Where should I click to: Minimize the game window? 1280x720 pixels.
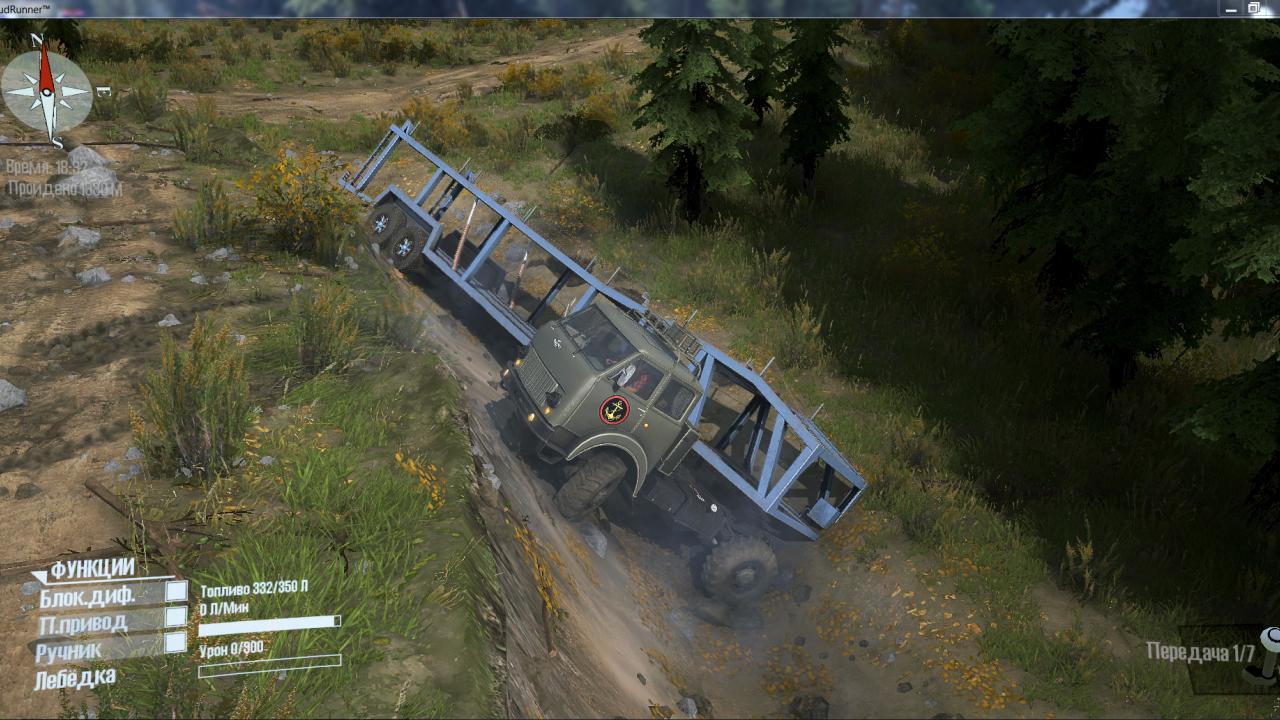[1230, 8]
